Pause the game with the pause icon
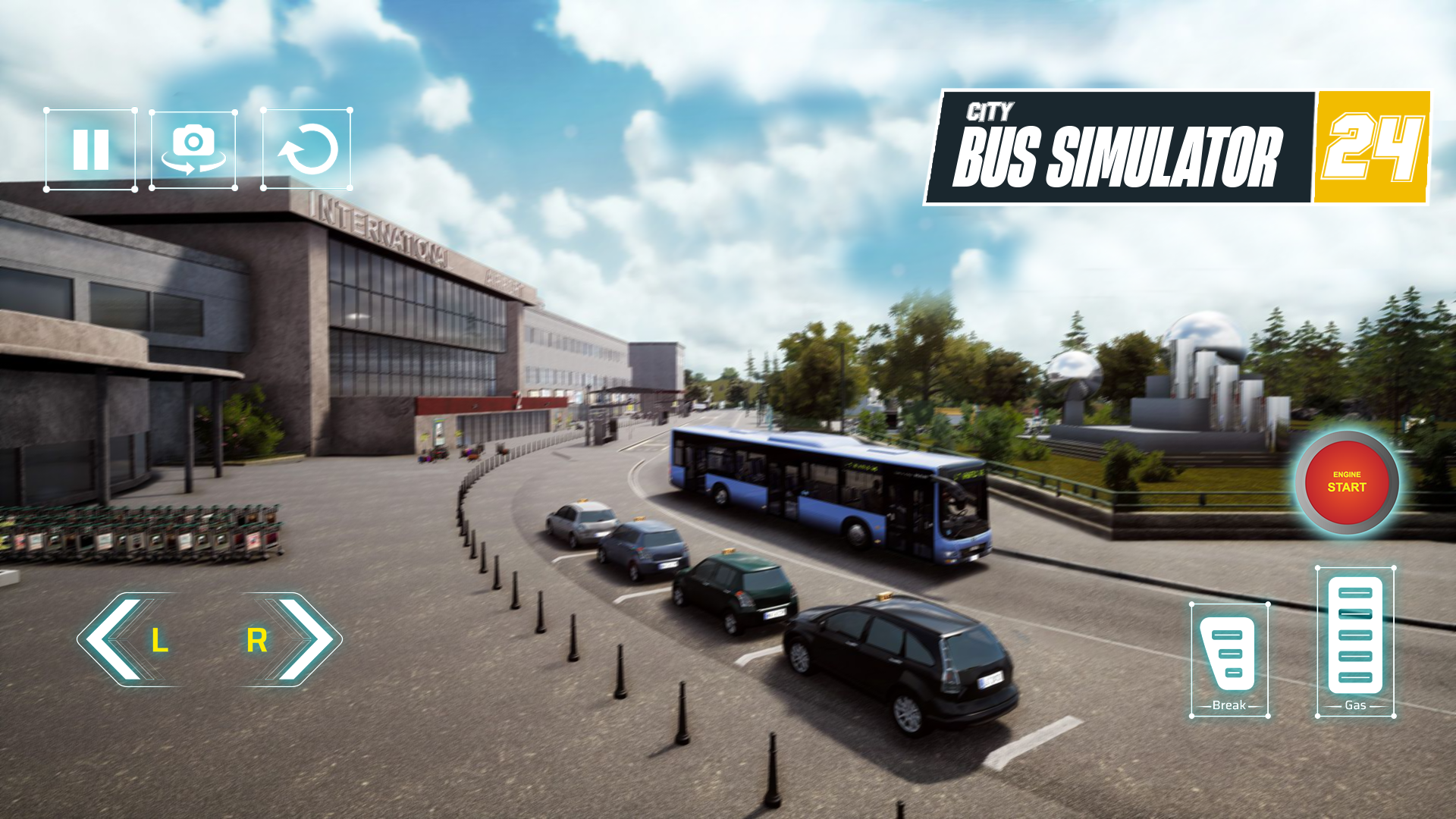Viewport: 1456px width, 819px height. 91,149
